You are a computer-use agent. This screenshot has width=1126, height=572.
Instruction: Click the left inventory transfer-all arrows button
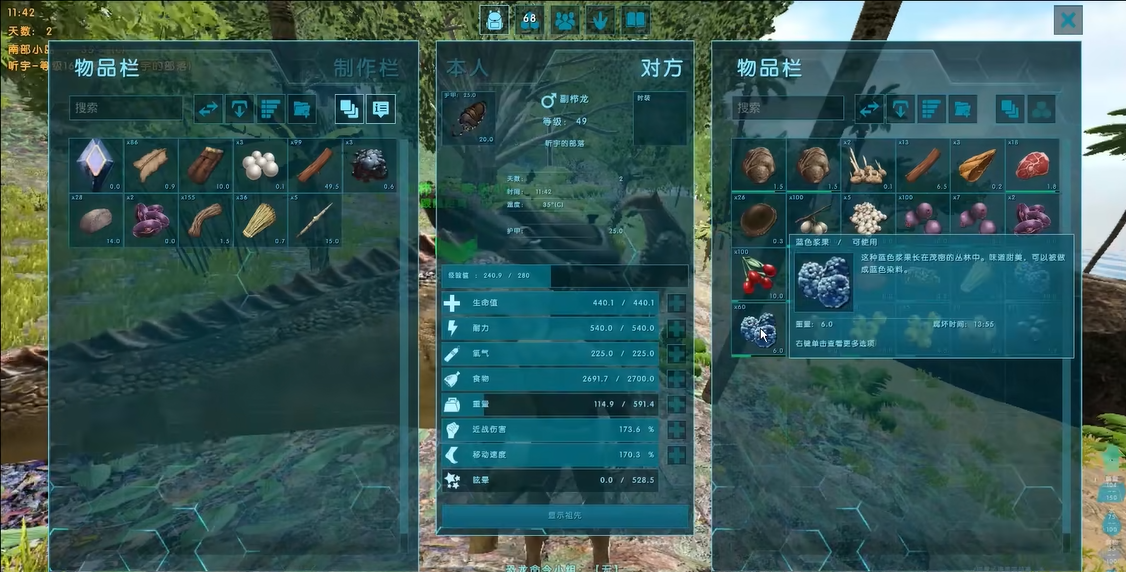point(208,109)
